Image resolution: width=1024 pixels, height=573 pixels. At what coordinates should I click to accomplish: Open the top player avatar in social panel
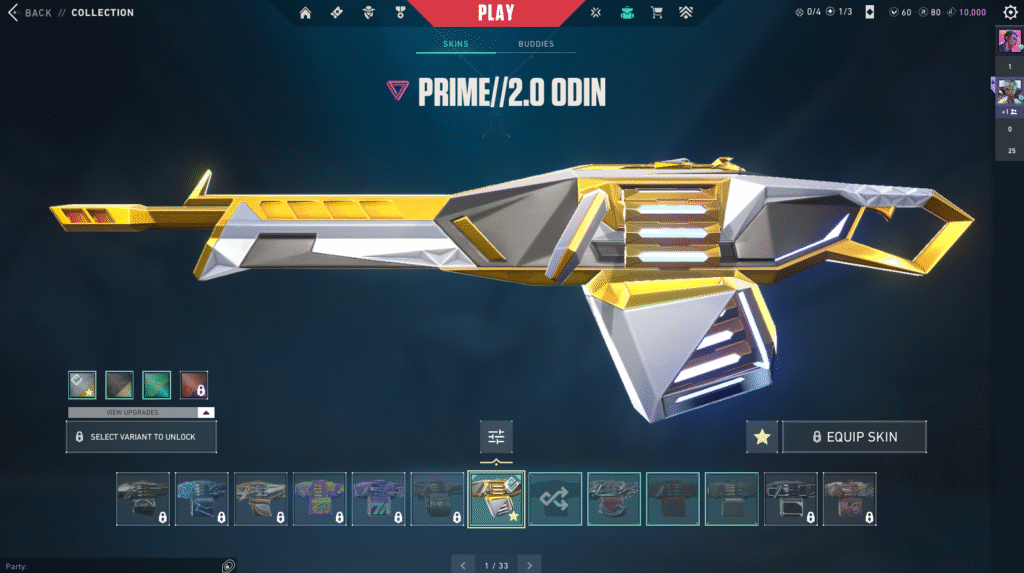pos(1008,43)
